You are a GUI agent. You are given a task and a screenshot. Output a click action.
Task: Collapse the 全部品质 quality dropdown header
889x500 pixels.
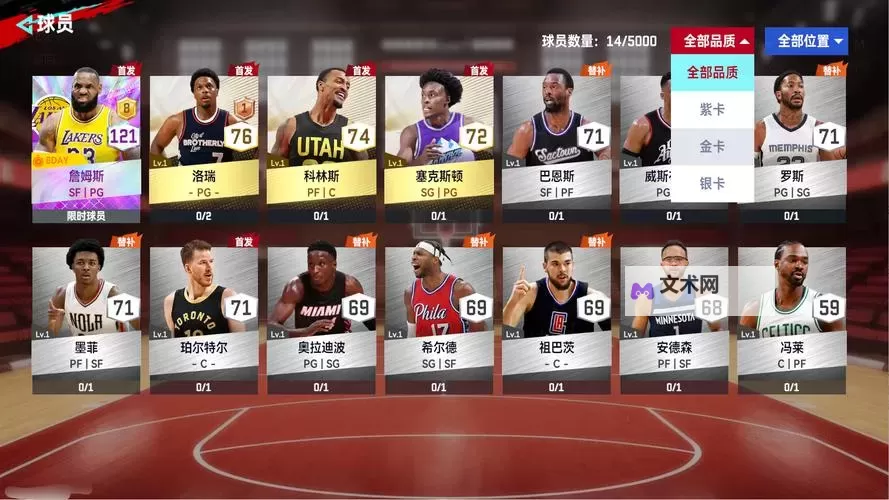click(712, 41)
